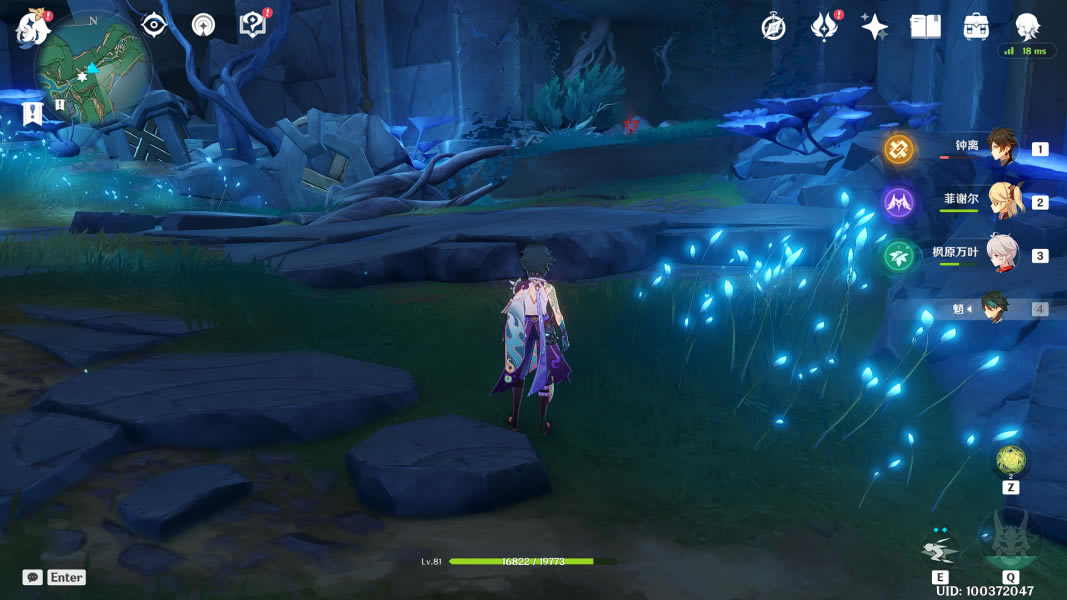Click the eye-shaped icon beside the minimap

[x=153, y=25]
